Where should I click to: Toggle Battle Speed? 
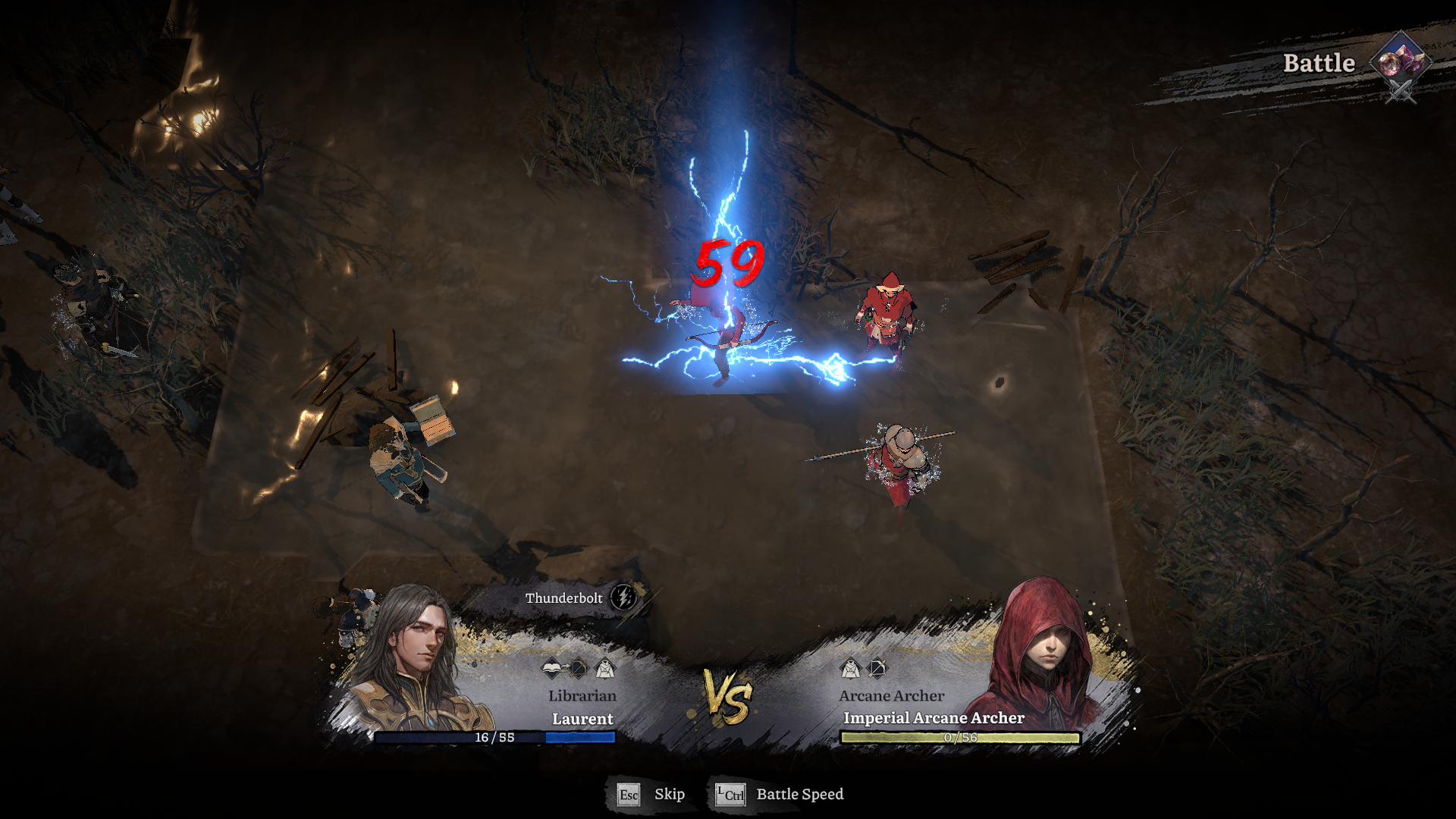[800, 795]
